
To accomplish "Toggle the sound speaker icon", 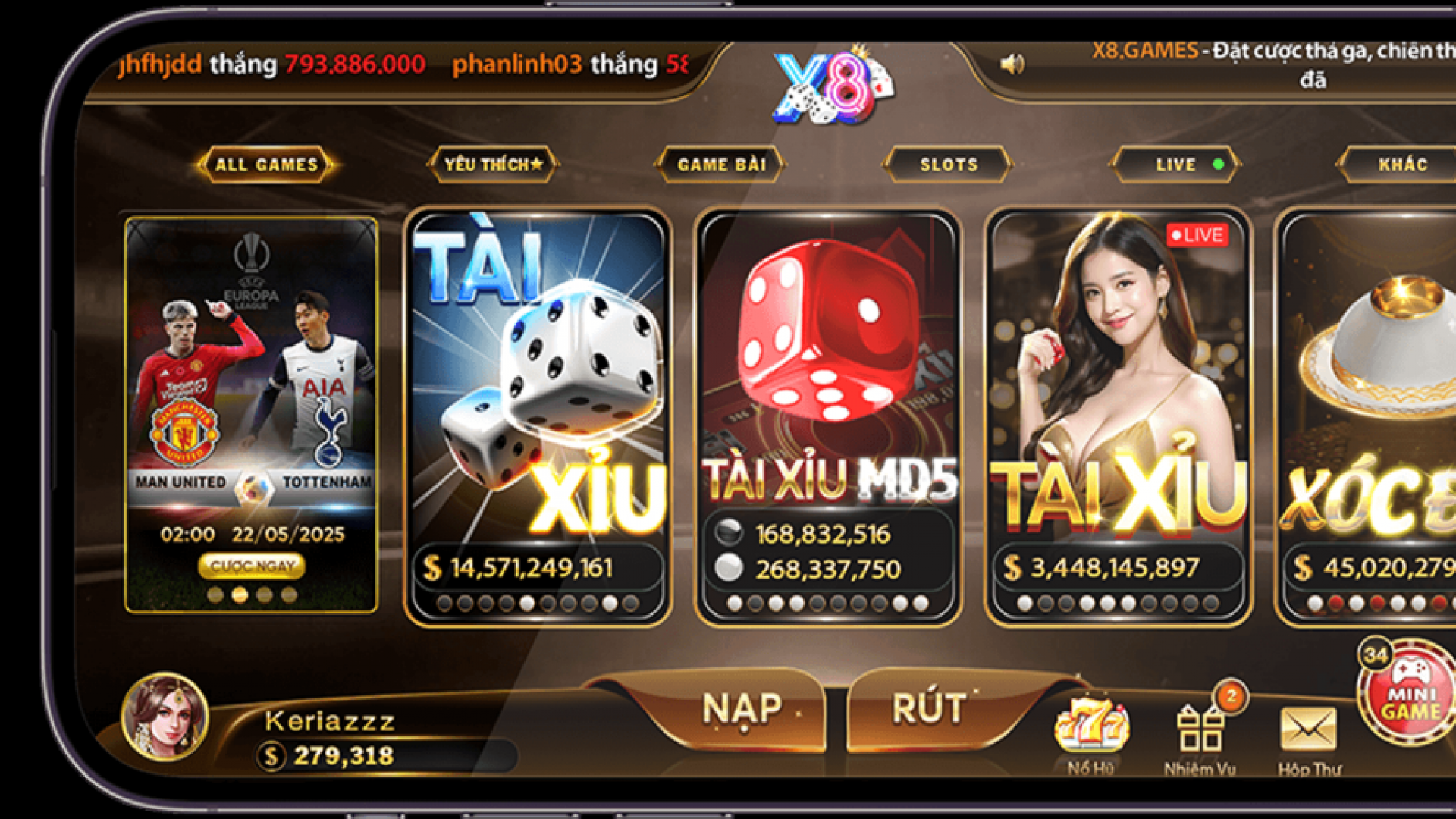I will (x=1012, y=64).
